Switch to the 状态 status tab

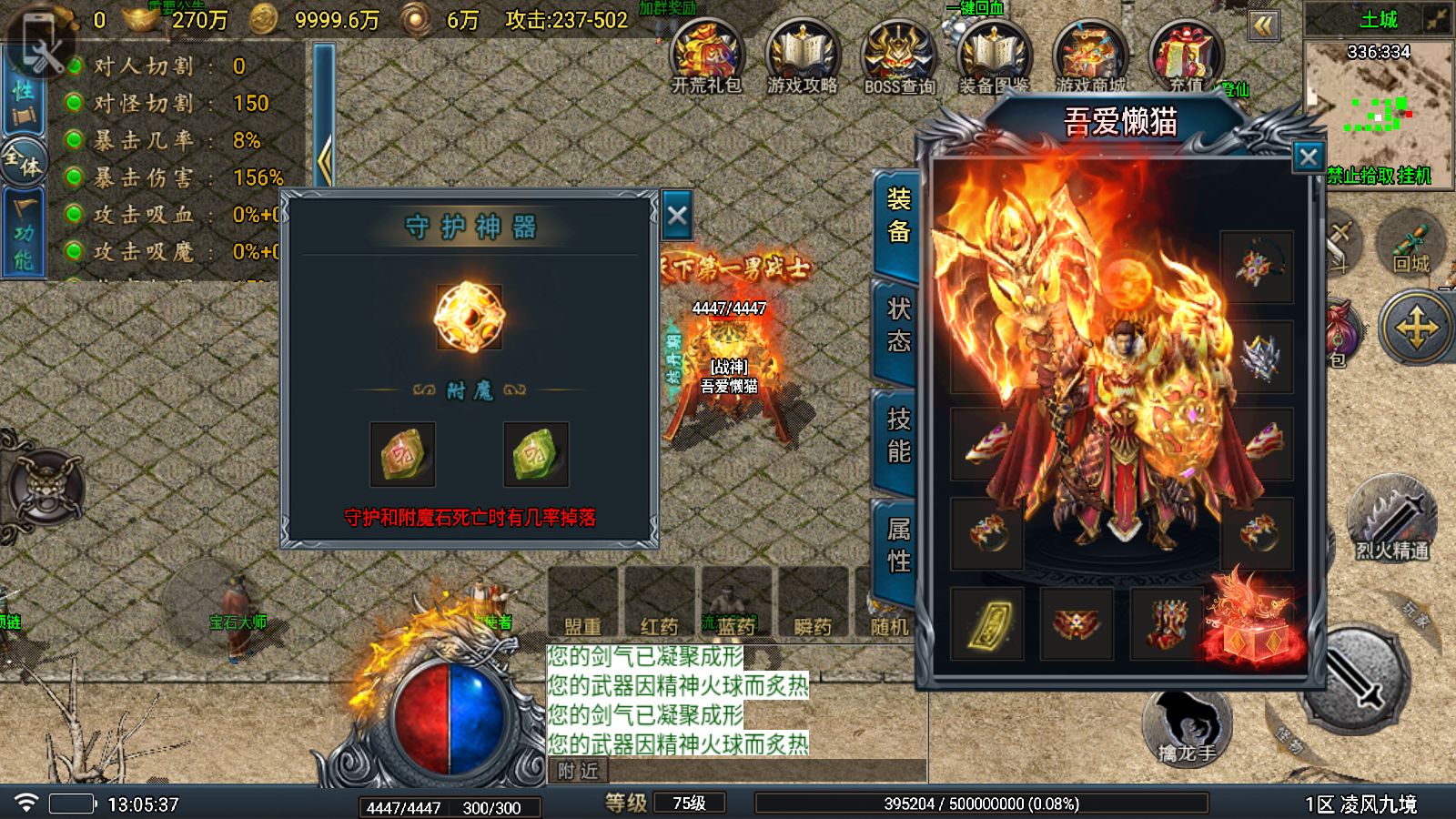[x=897, y=326]
